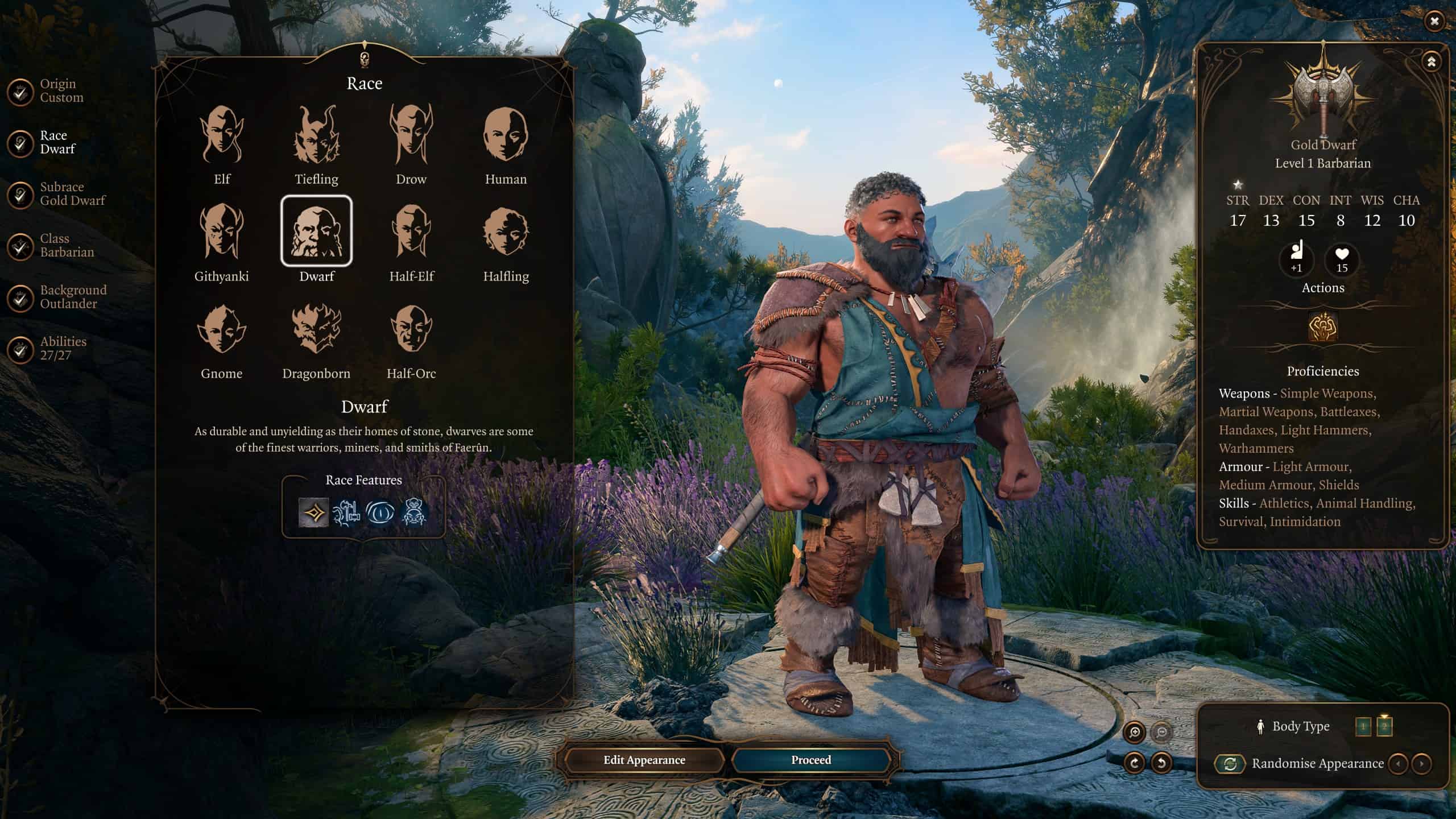Click the Dwarven Combat Training feature icon

pos(348,511)
